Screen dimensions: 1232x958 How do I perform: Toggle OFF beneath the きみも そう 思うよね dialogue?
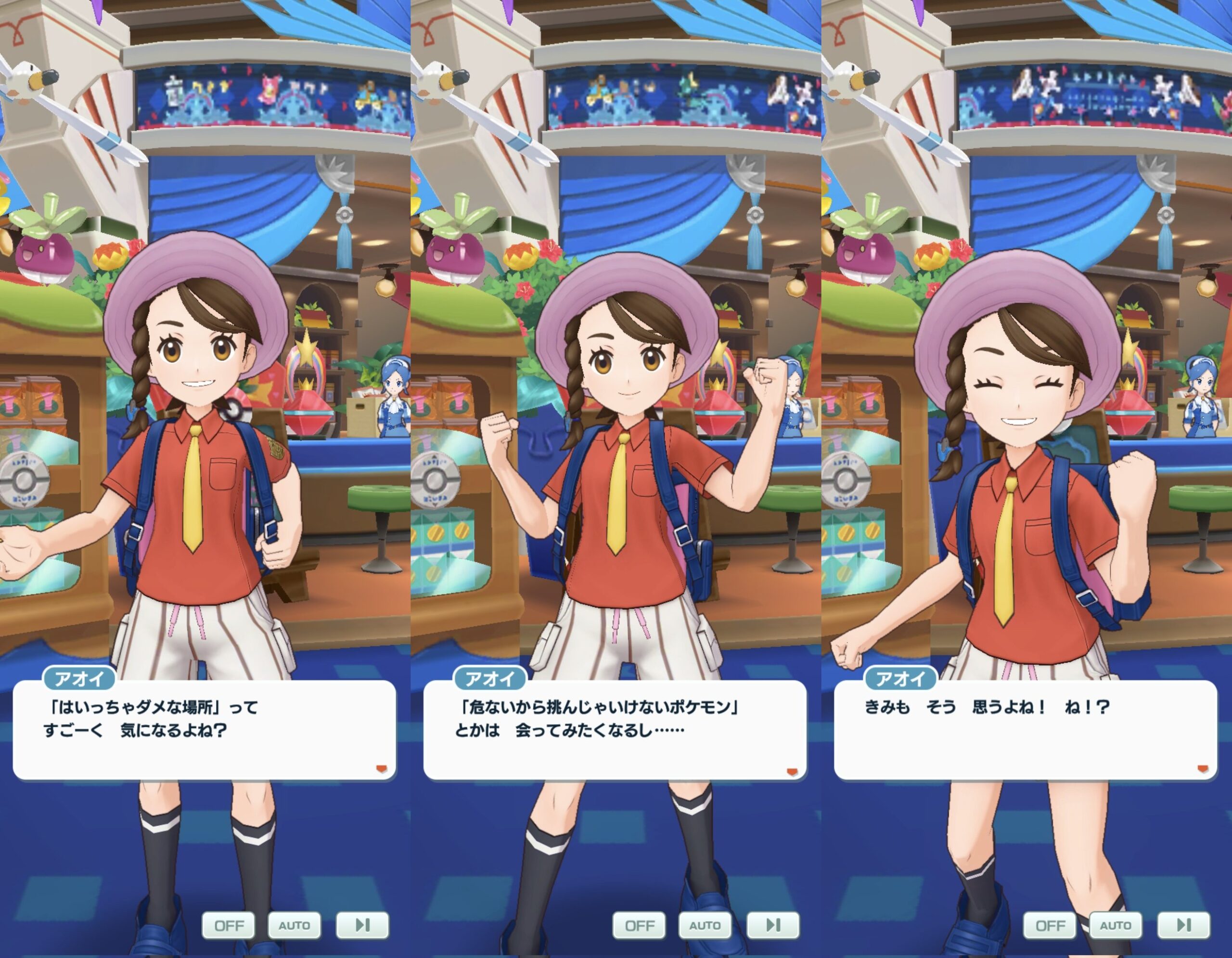[x=1050, y=925]
